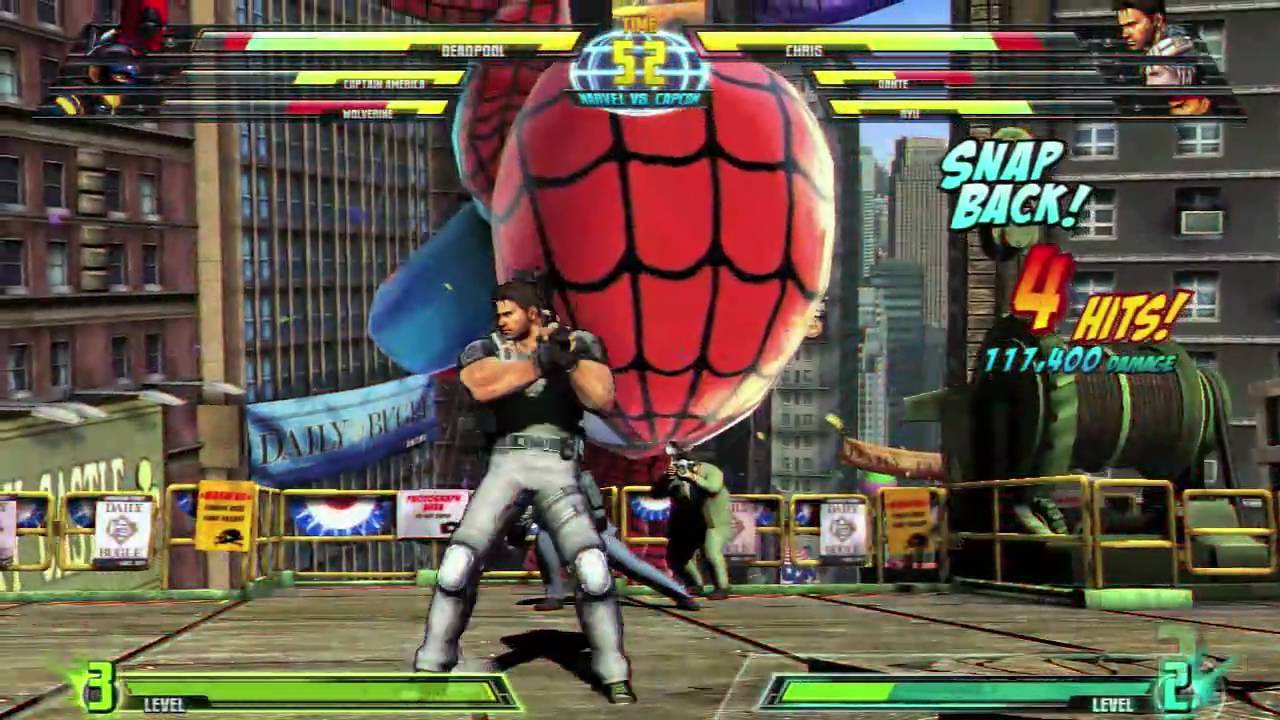Click Dante's assist portrait
The width and height of the screenshot is (1280, 720).
(1170, 73)
